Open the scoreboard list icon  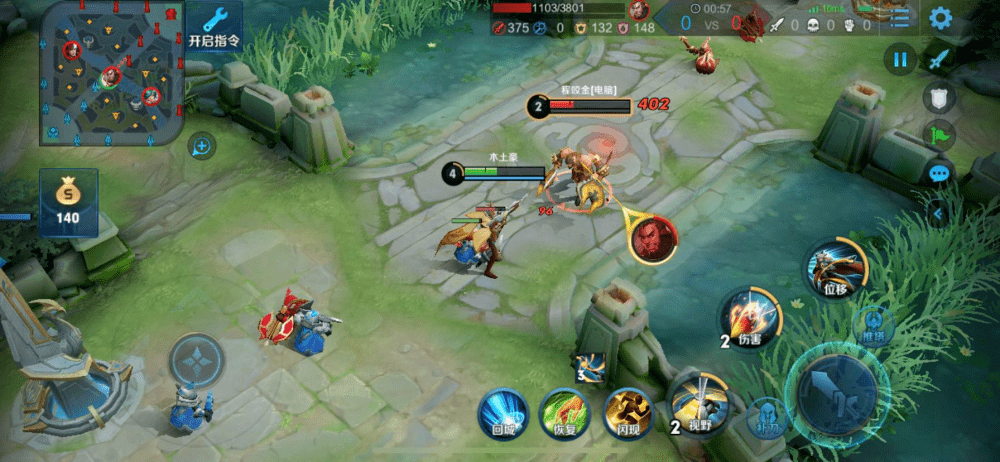900,17
